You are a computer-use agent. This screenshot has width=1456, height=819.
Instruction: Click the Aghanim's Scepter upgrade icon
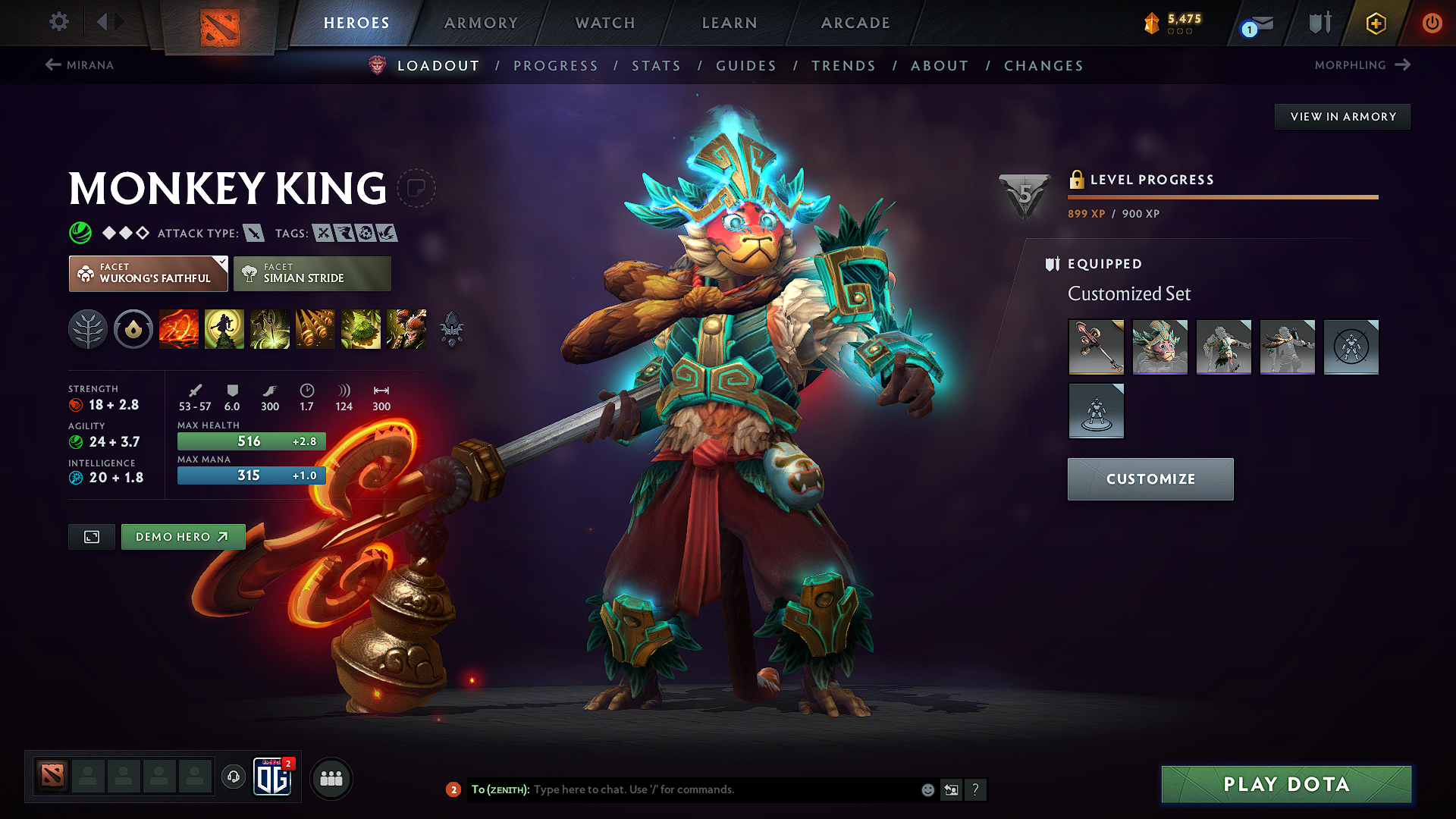[x=452, y=329]
